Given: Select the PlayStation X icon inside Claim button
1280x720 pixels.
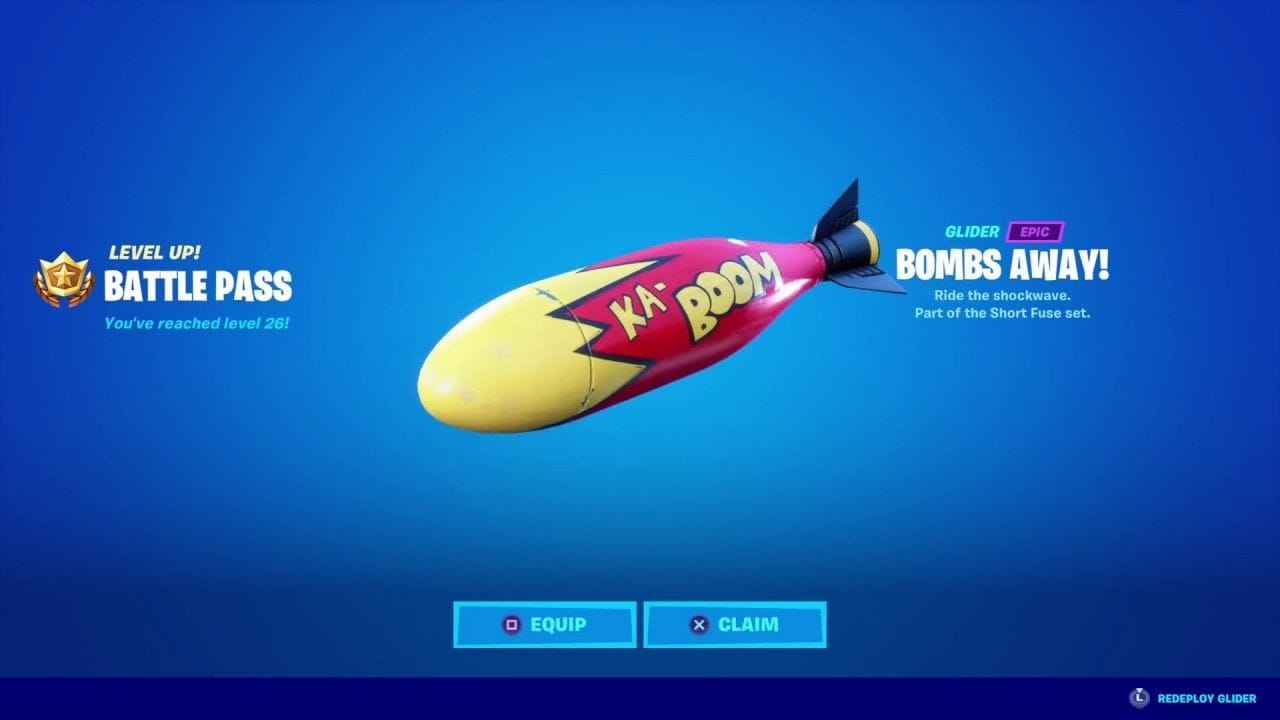Looking at the screenshot, I should (x=702, y=624).
